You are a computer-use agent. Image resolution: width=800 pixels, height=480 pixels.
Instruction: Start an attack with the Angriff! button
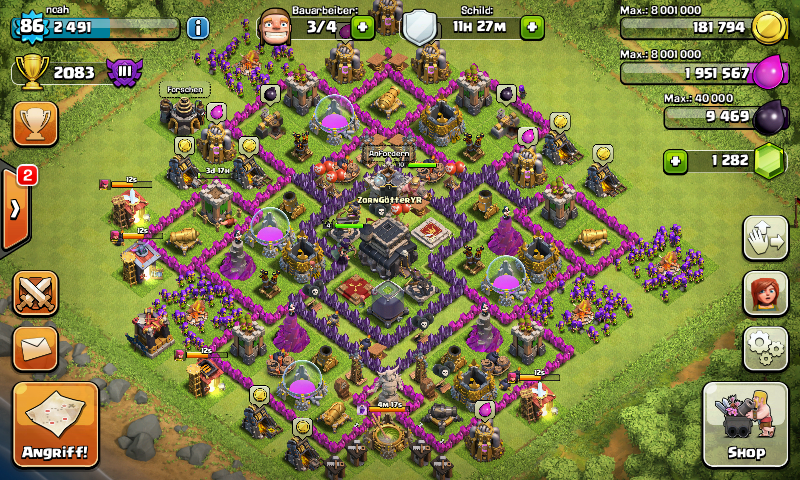point(56,424)
